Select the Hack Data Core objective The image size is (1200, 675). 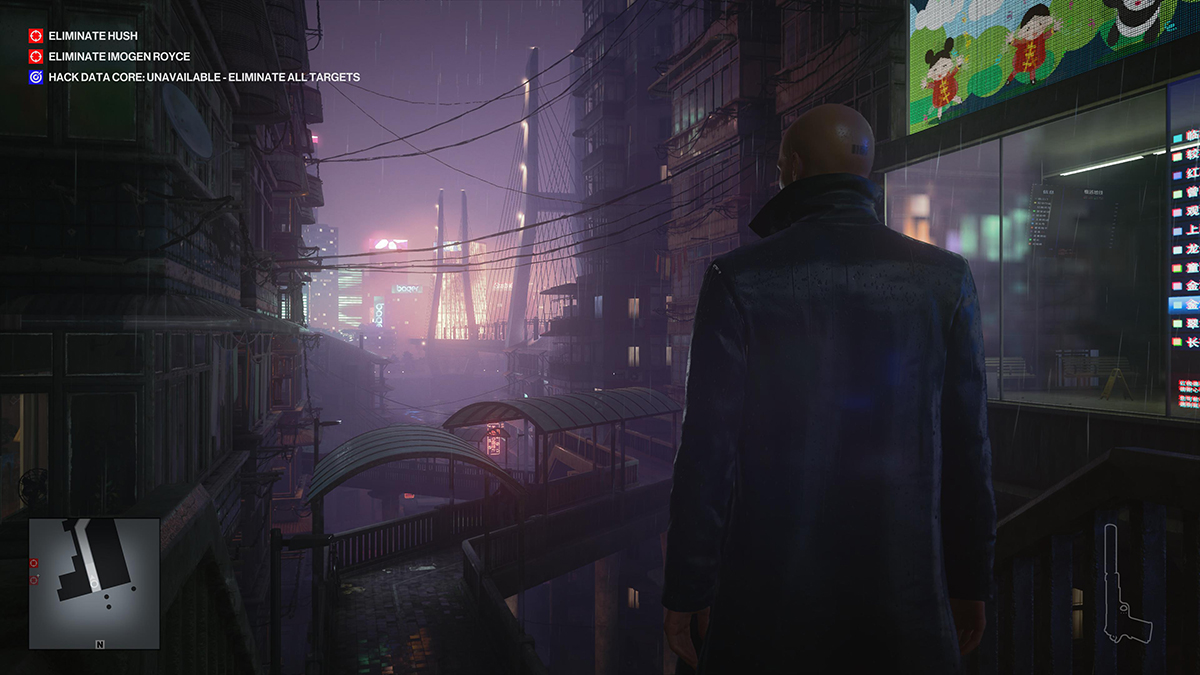point(203,77)
